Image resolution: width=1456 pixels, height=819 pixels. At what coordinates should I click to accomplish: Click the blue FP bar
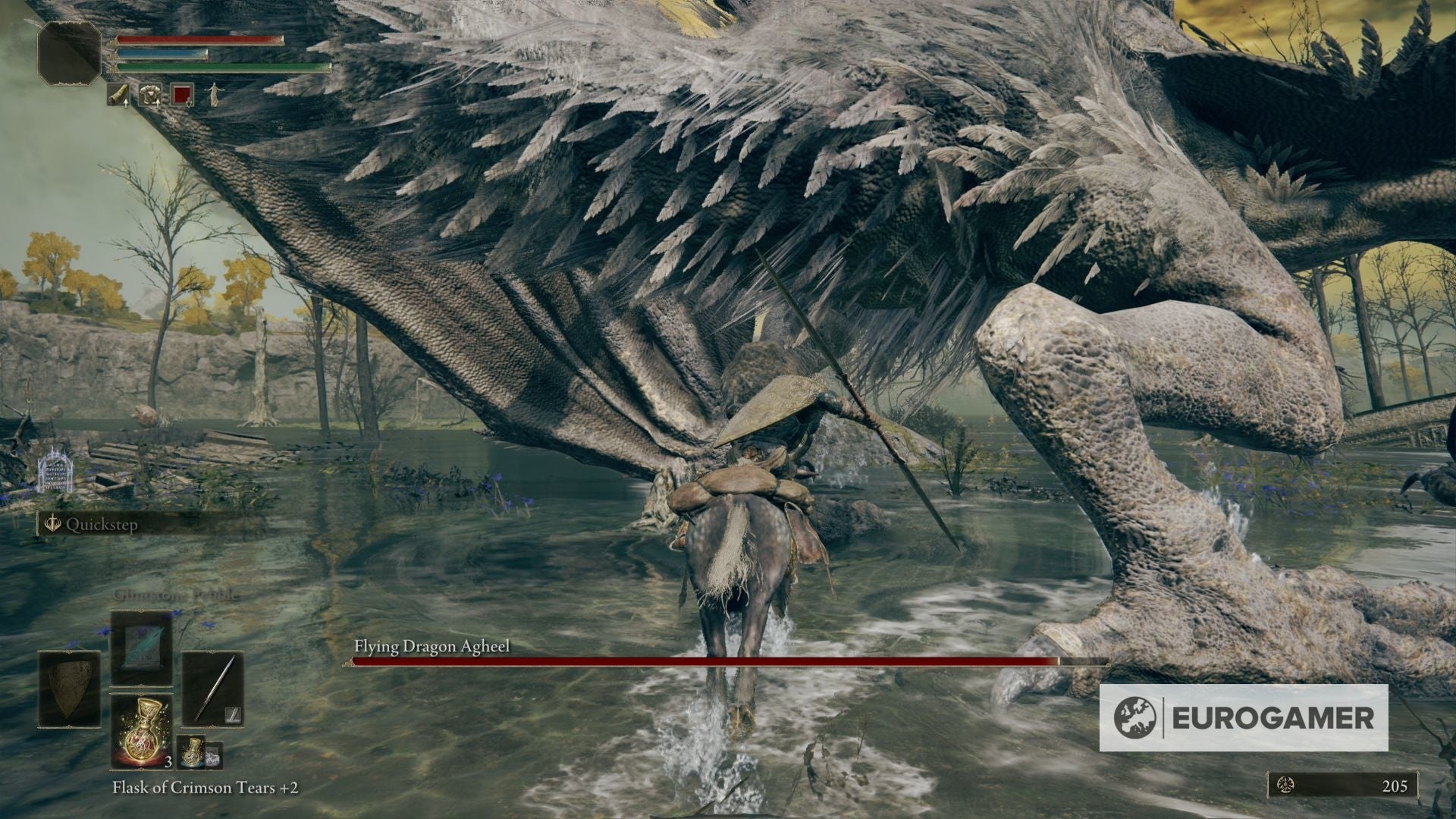click(160, 54)
